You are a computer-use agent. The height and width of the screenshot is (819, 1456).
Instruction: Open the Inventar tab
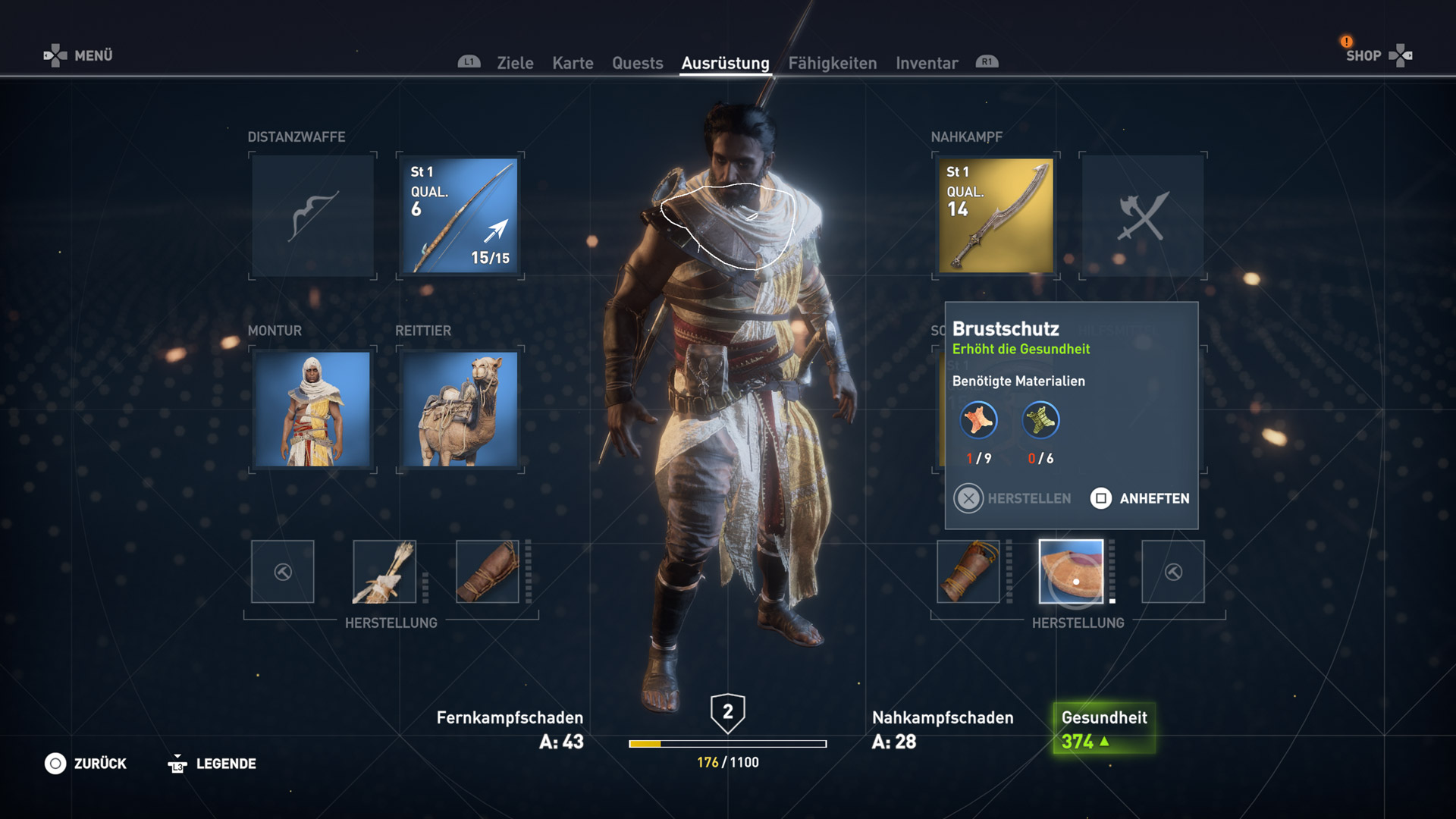[x=927, y=63]
